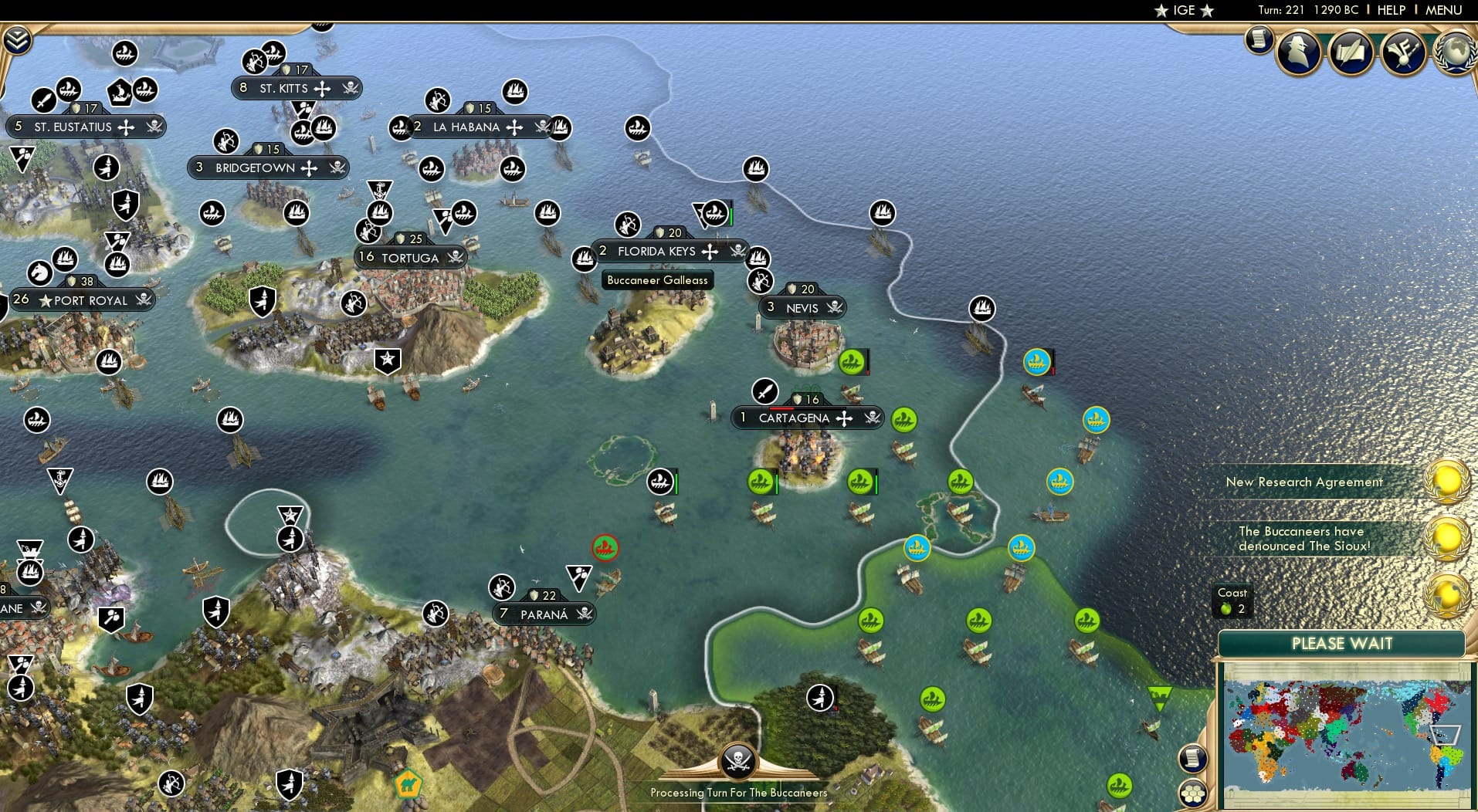Click the New Research Agreement notification
The height and width of the screenshot is (812, 1478).
1305,482
